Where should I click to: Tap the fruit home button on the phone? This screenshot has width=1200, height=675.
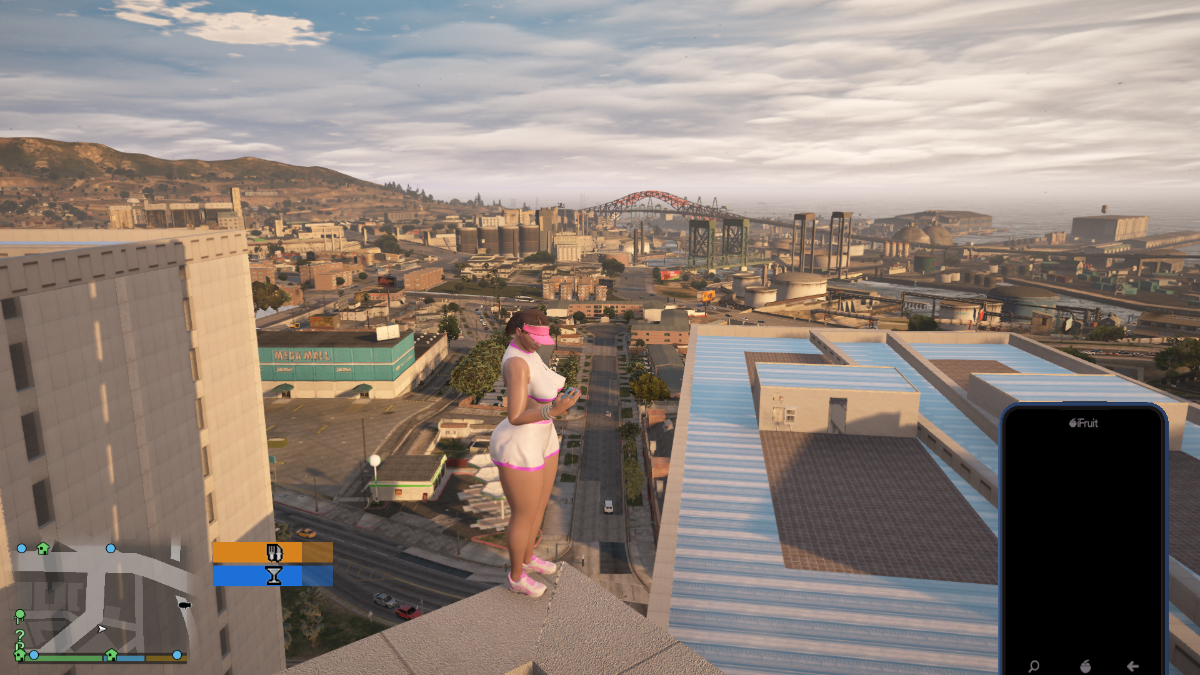(1083, 666)
